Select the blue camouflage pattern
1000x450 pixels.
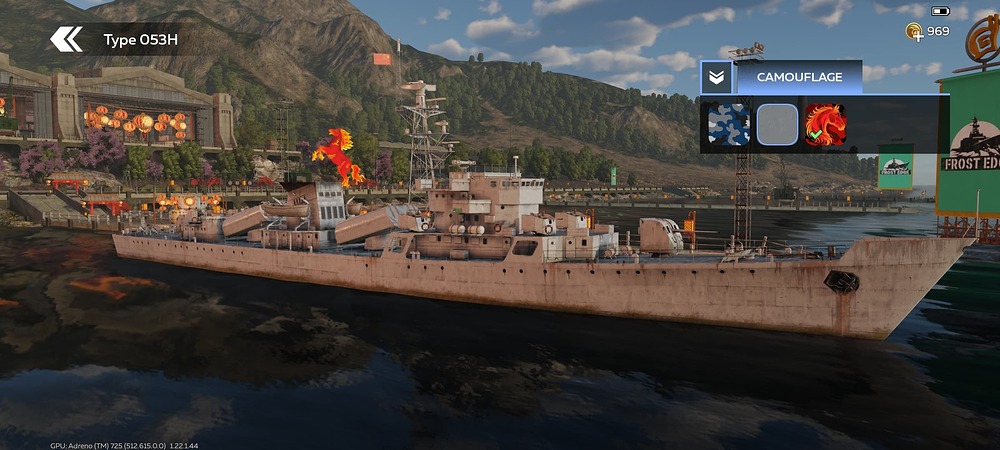pyautogui.click(x=728, y=125)
